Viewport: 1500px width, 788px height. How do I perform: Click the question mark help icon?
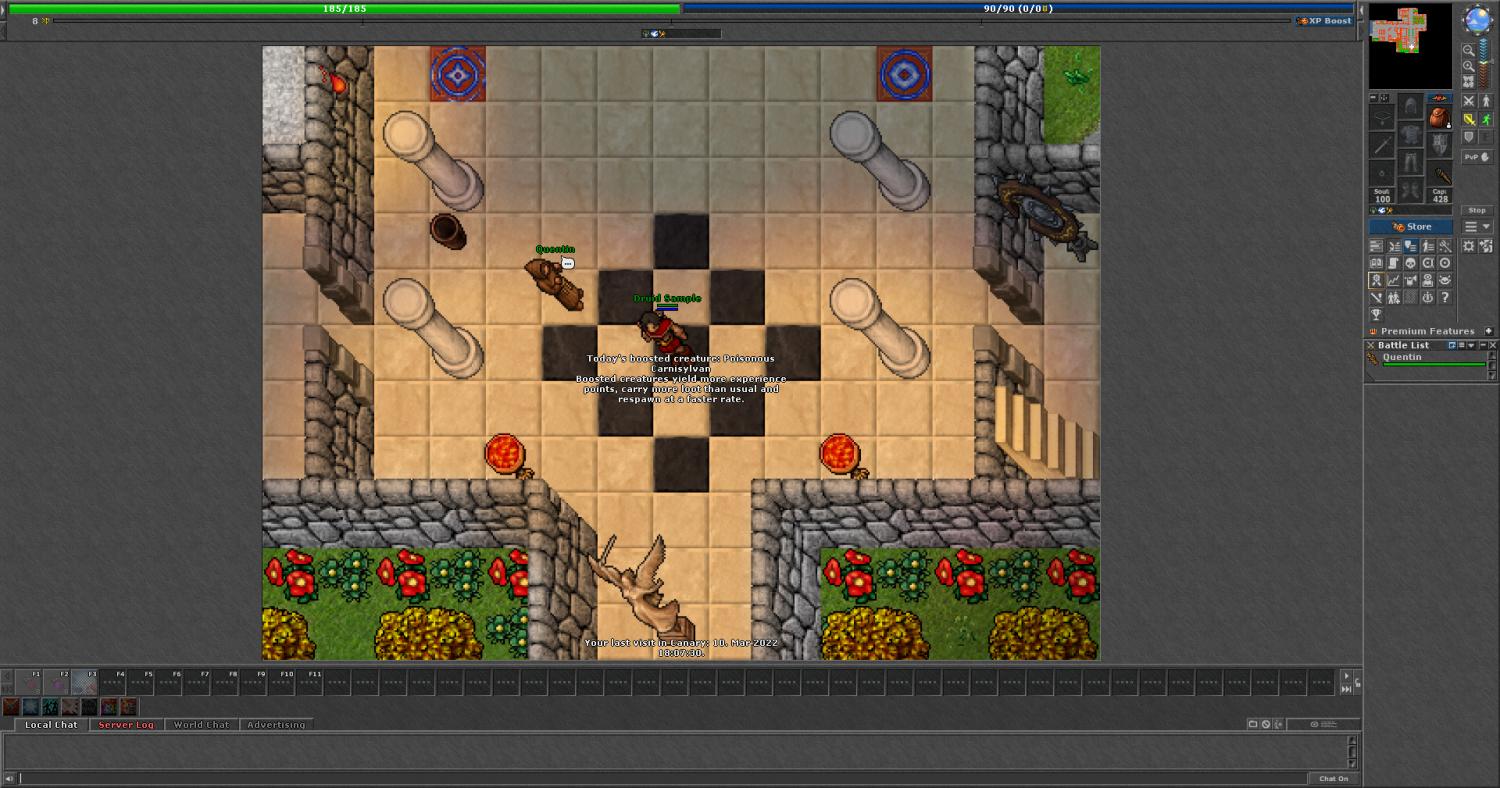[x=1445, y=297]
